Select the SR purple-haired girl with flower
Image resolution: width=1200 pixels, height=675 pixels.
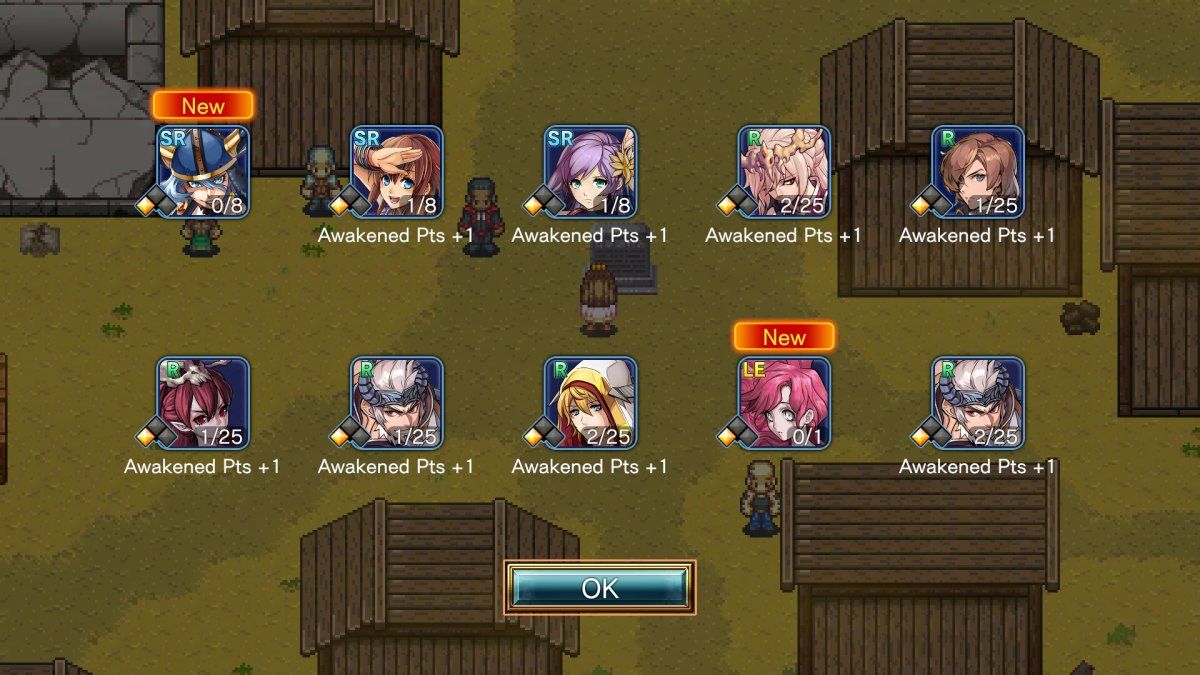pyautogui.click(x=590, y=171)
